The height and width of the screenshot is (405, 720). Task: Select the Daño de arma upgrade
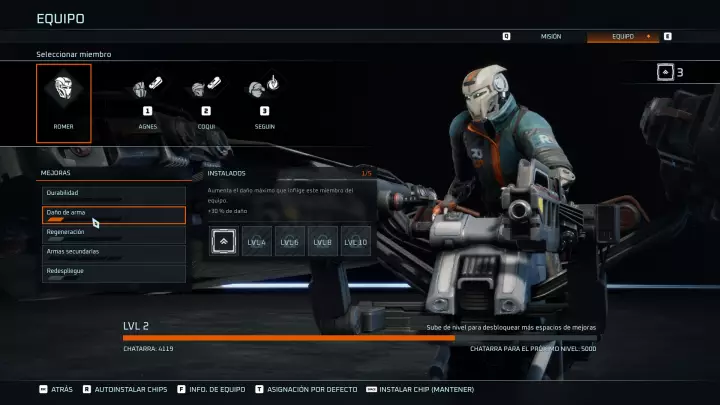pos(113,214)
